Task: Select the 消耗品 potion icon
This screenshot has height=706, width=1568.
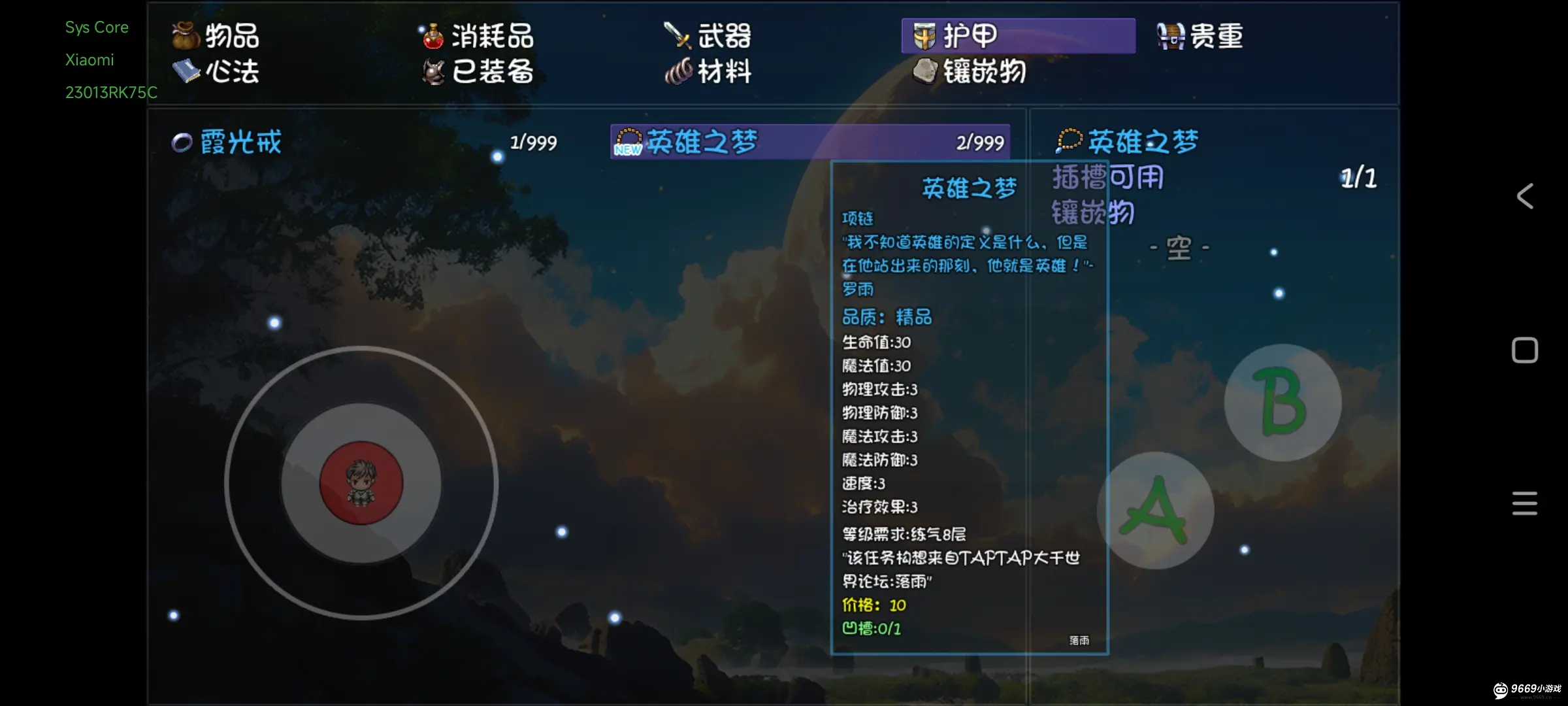Action: tap(433, 37)
